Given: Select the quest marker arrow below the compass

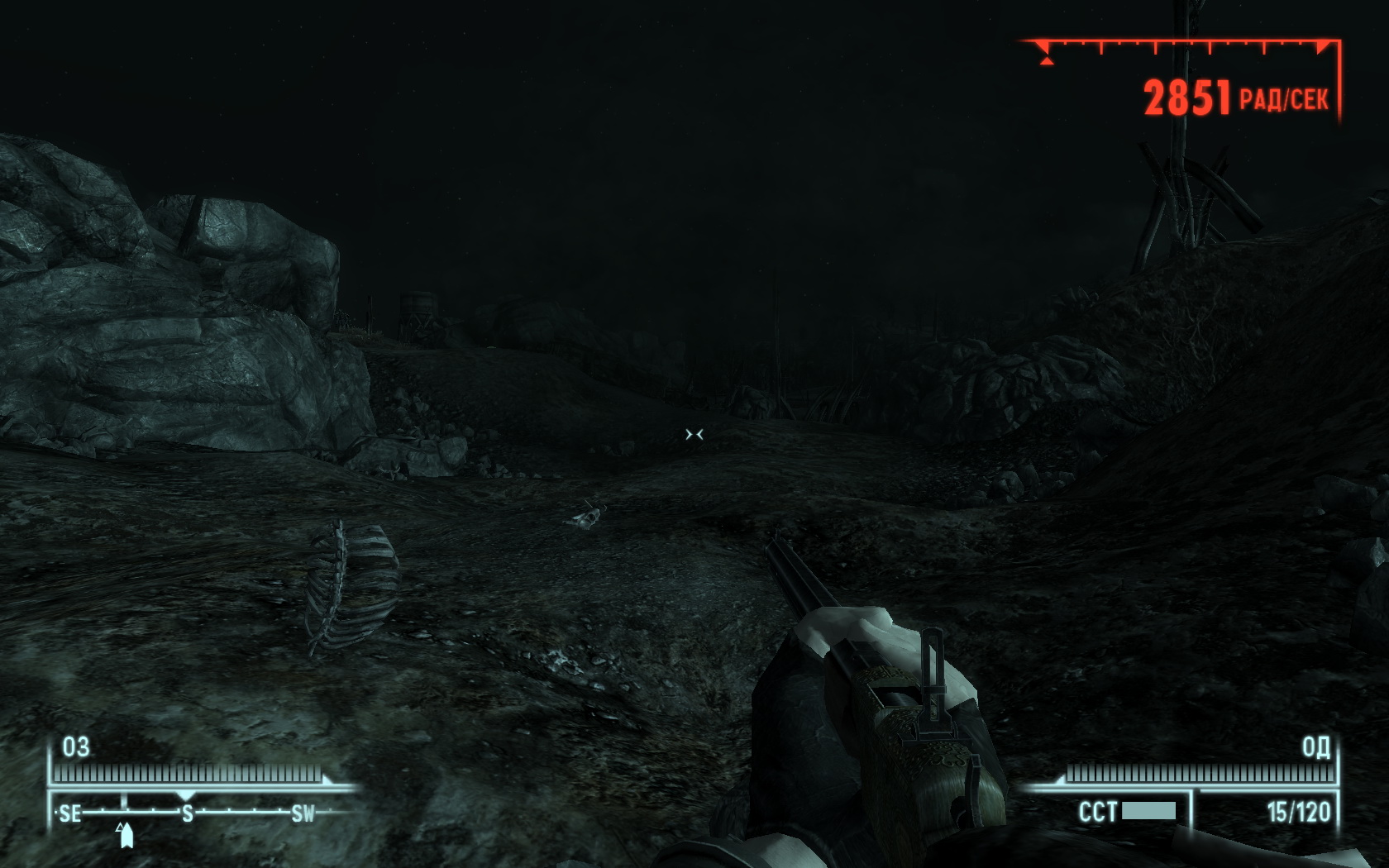Looking at the screenshot, I should (126, 835).
